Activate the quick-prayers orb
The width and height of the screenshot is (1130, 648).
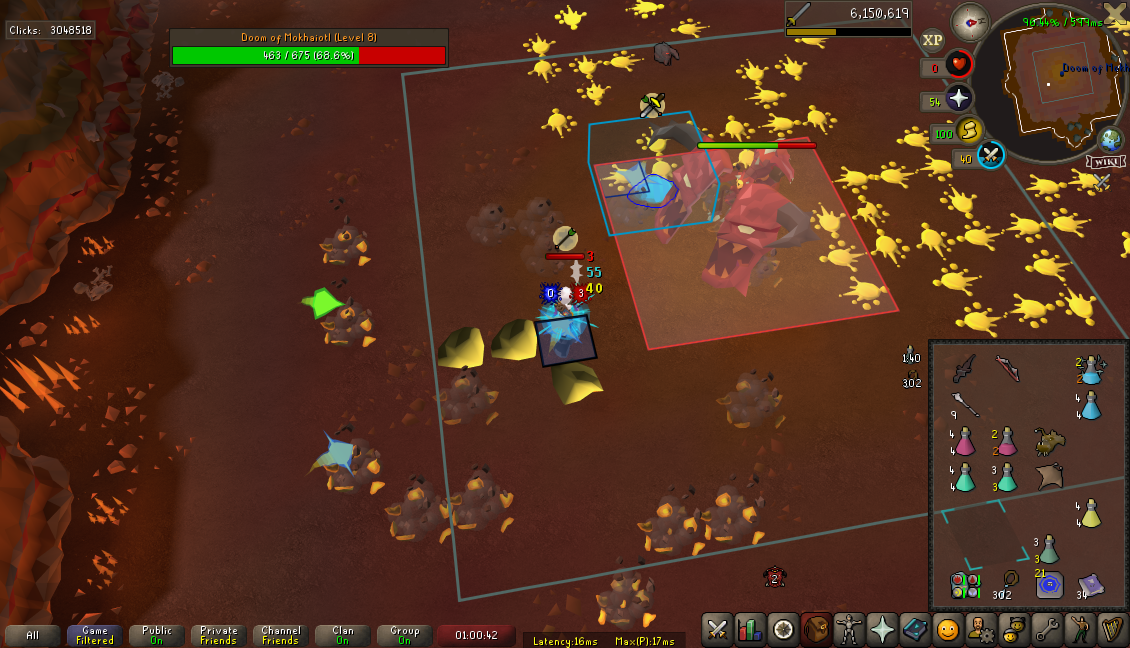pyautogui.click(x=959, y=98)
